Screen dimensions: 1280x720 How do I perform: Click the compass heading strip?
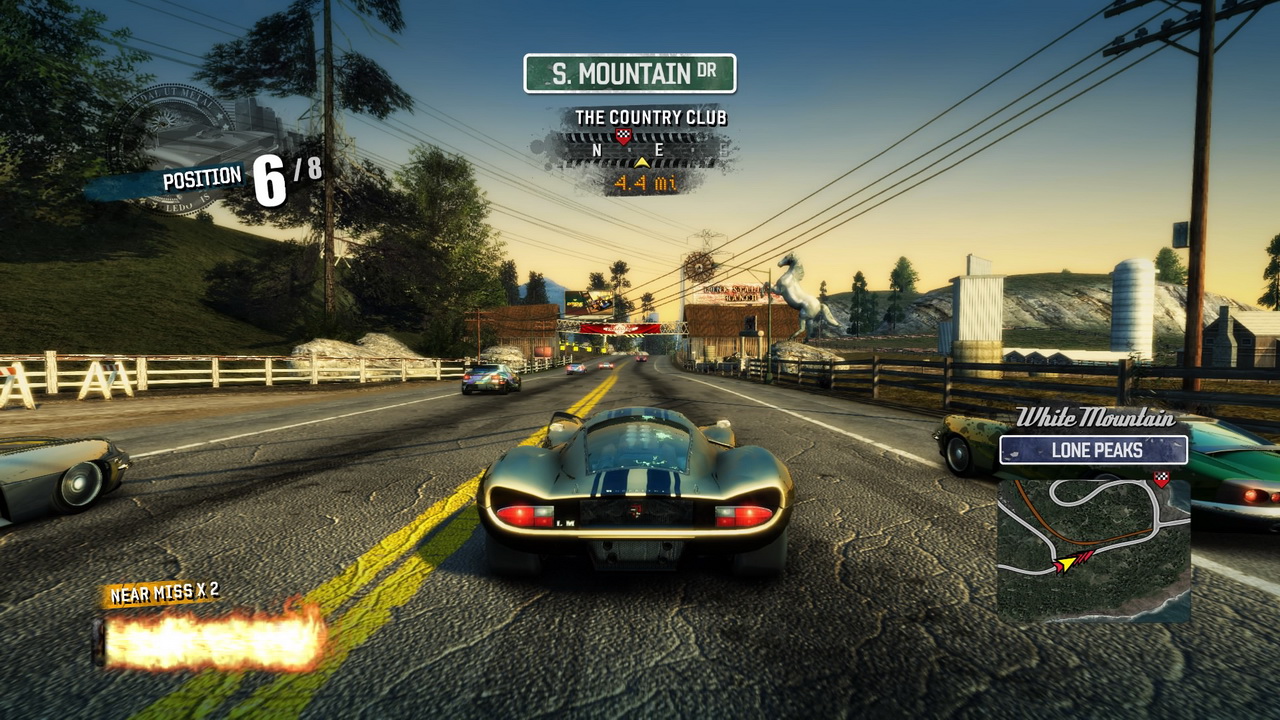(640, 151)
